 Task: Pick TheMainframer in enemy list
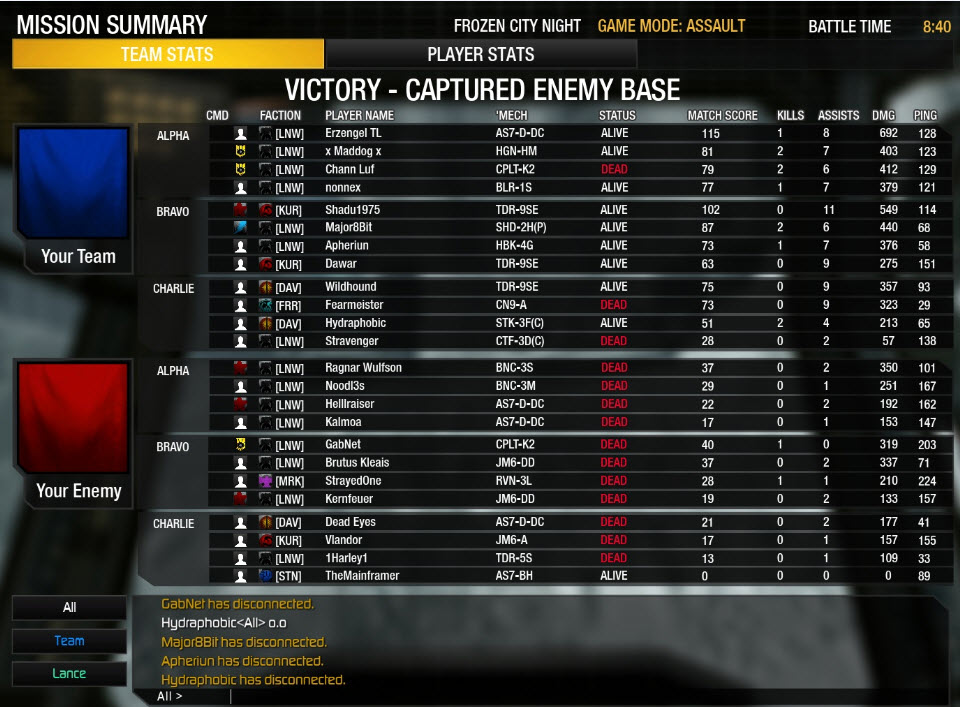[362, 576]
